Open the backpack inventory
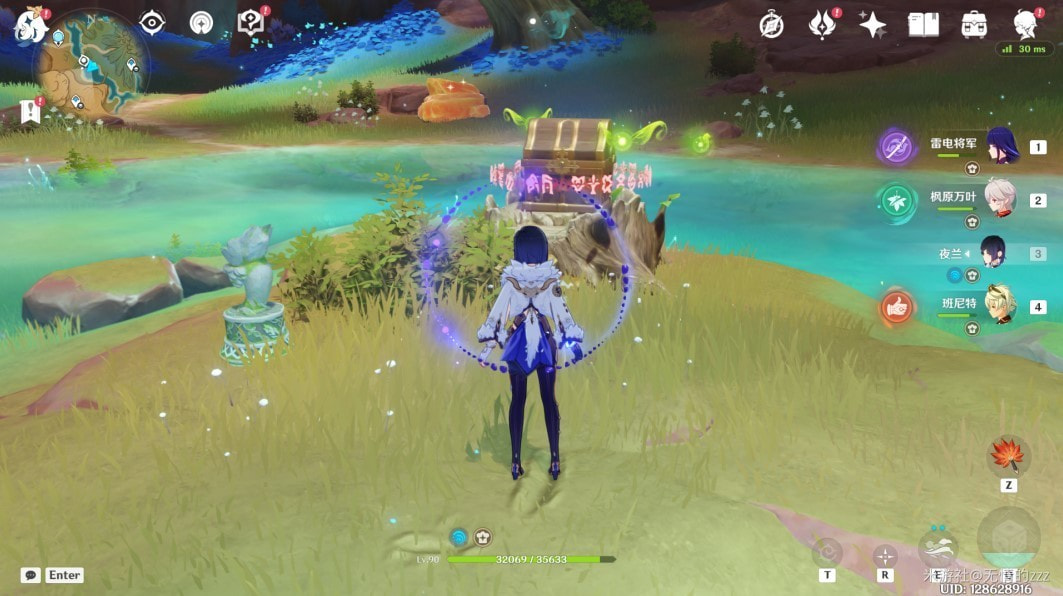 975,25
